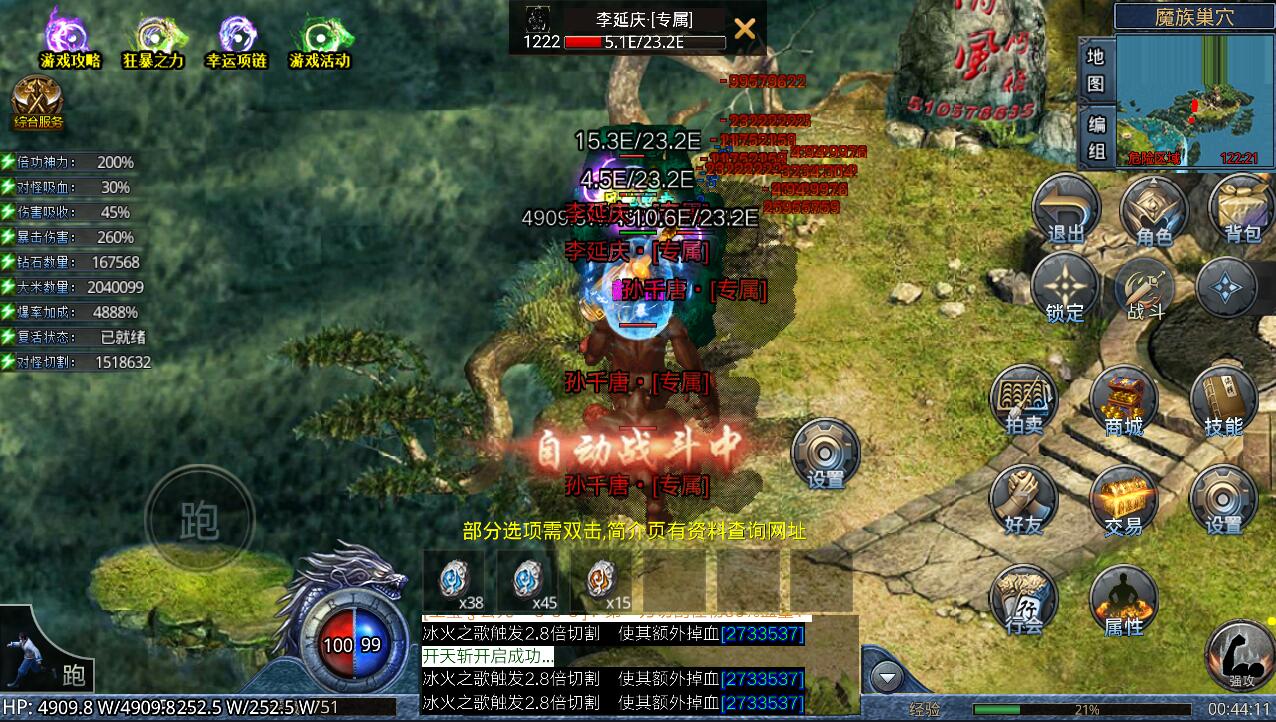Open the 游戏攻略 game guide icon
Screen dimensions: 1276x722
click(x=70, y=38)
